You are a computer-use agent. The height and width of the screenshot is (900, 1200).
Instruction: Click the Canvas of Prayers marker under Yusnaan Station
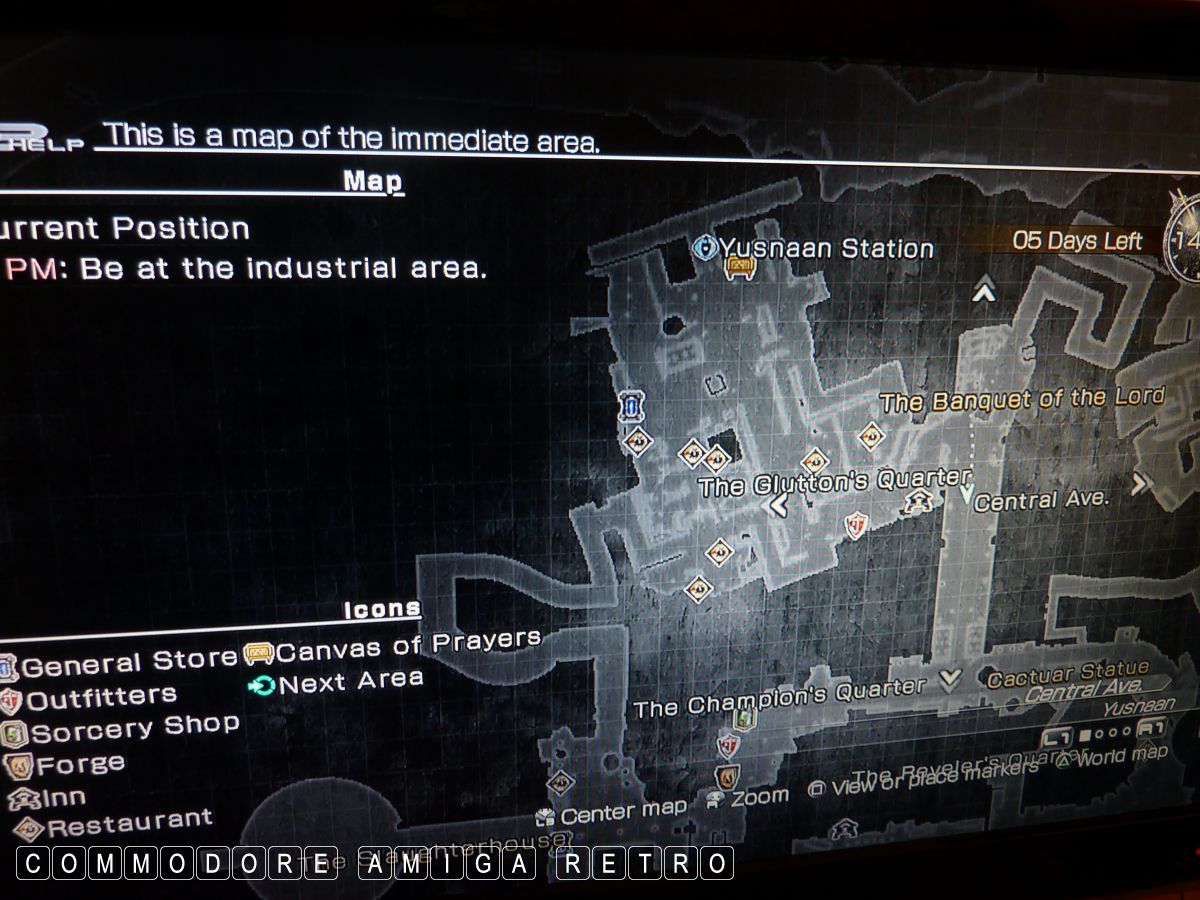[739, 267]
